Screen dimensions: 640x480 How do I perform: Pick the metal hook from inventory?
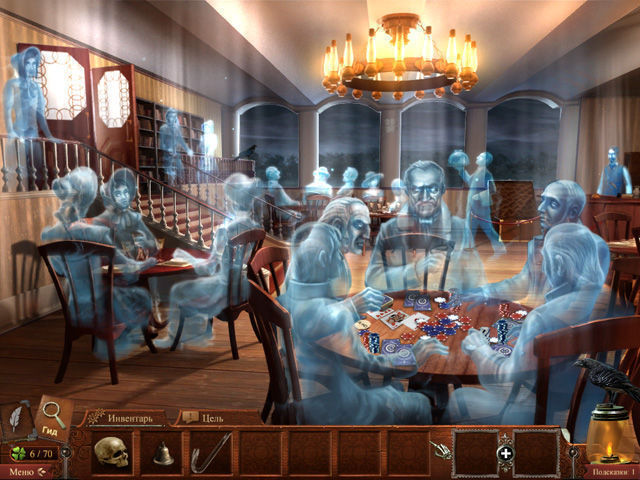tap(211, 452)
